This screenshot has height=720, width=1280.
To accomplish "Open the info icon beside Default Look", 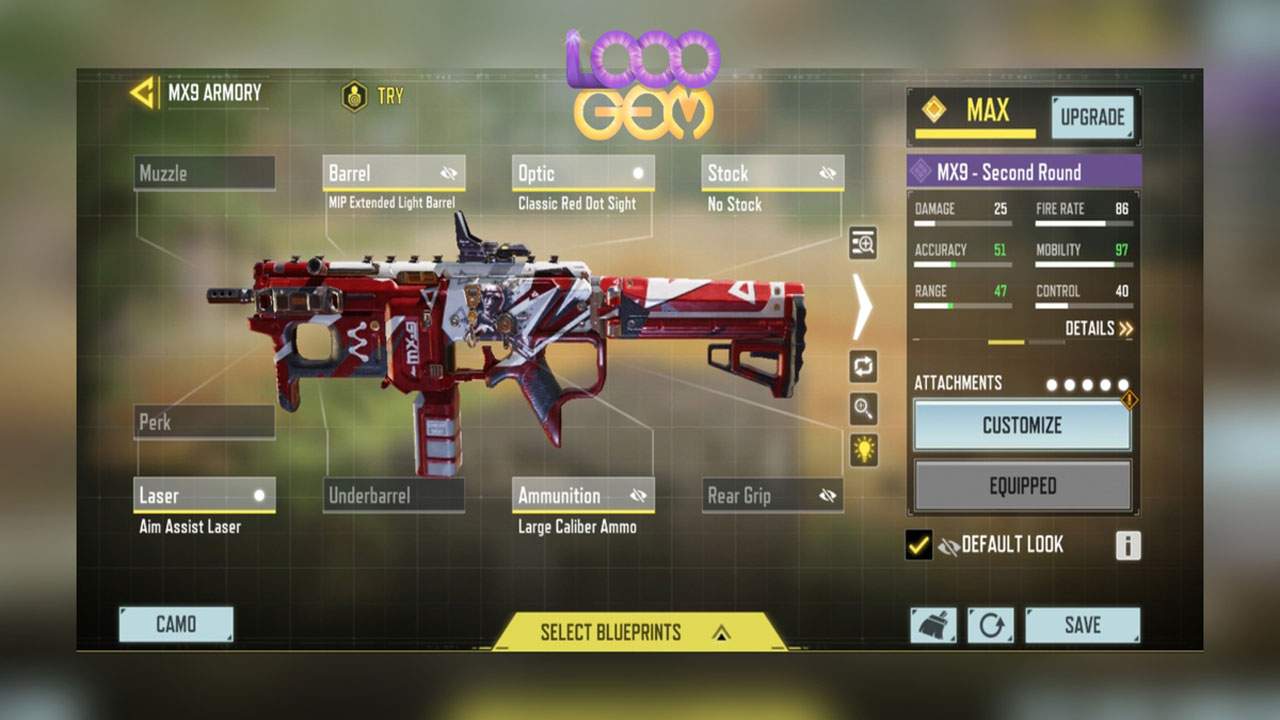I will click(1127, 545).
